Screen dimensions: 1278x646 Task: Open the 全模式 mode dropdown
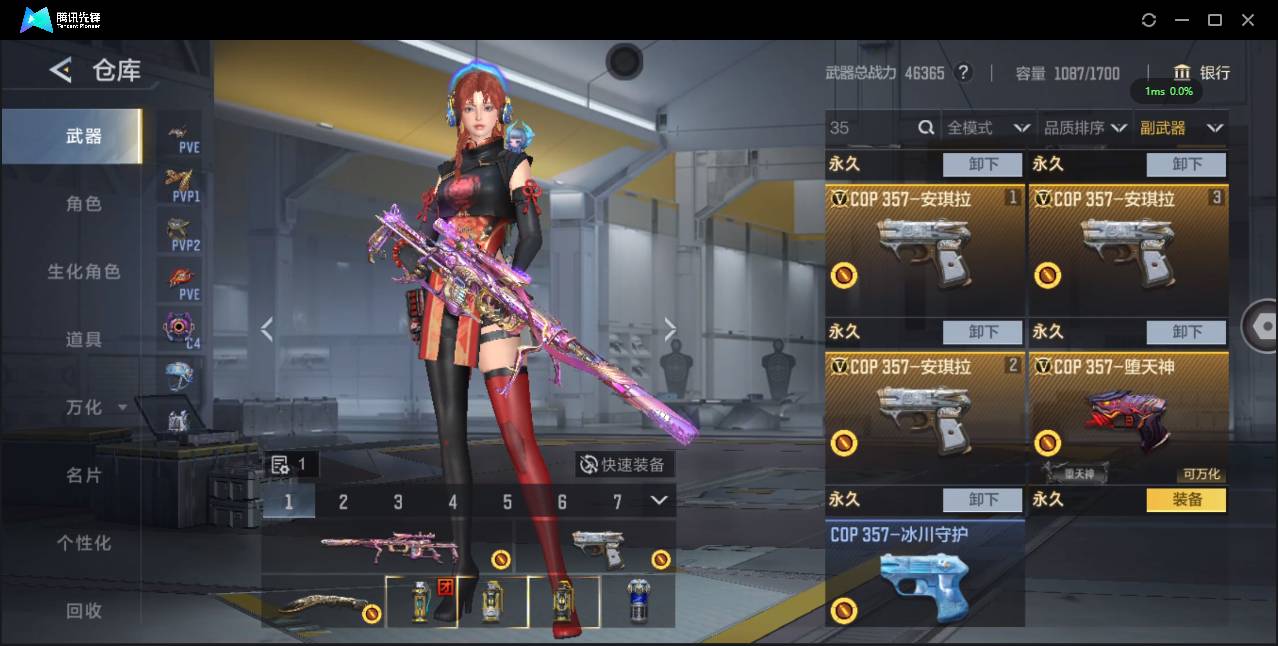click(988, 128)
